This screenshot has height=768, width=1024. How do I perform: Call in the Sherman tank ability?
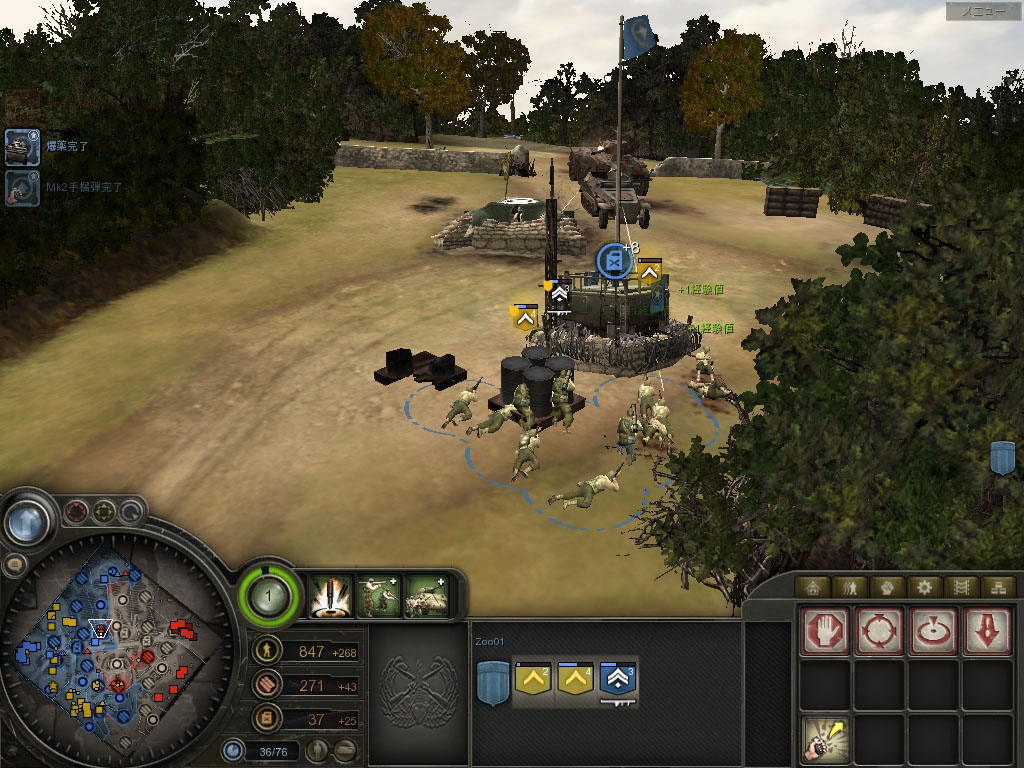pyautogui.click(x=427, y=596)
